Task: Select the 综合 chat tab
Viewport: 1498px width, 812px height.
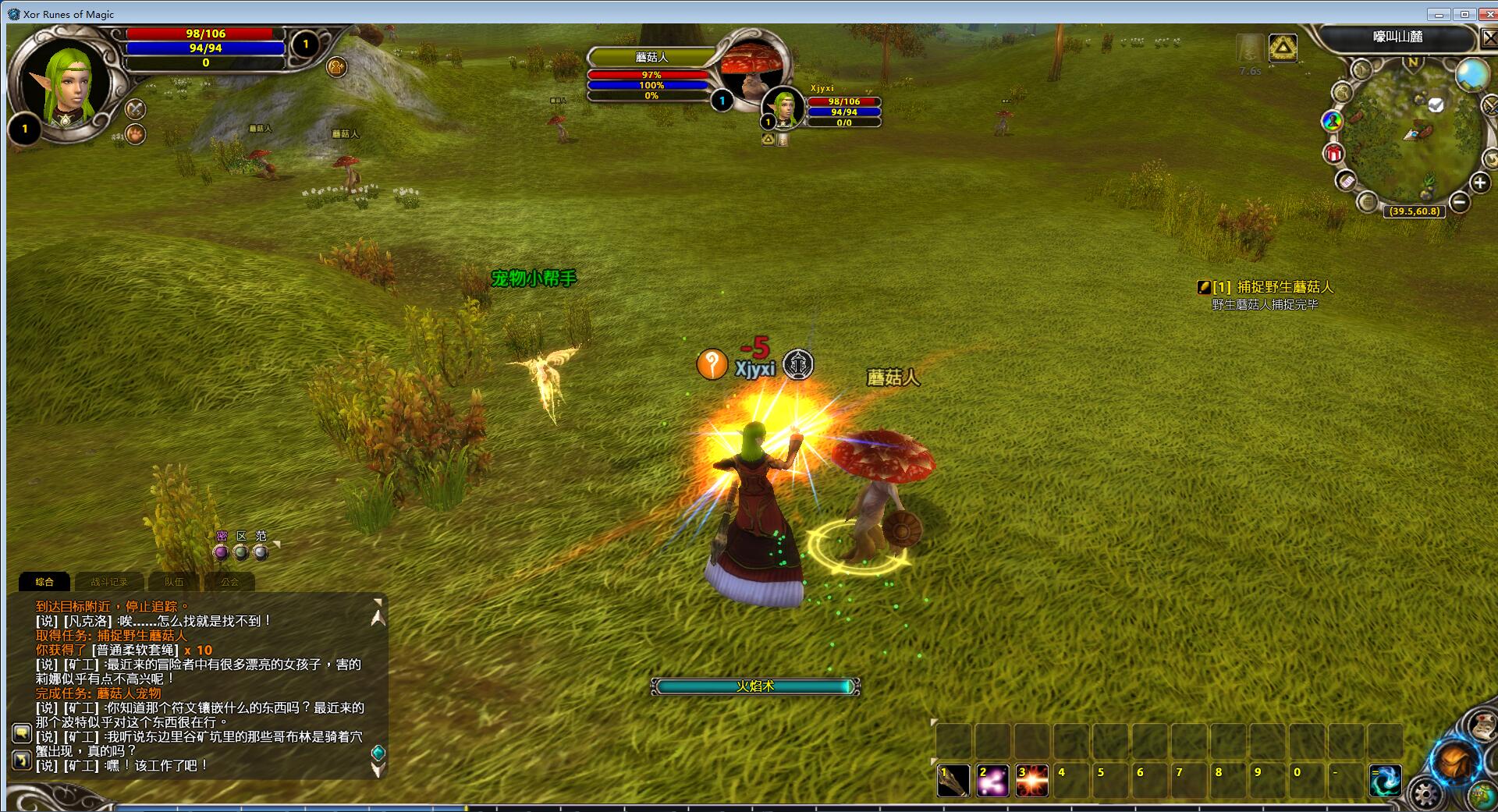Action: point(44,582)
